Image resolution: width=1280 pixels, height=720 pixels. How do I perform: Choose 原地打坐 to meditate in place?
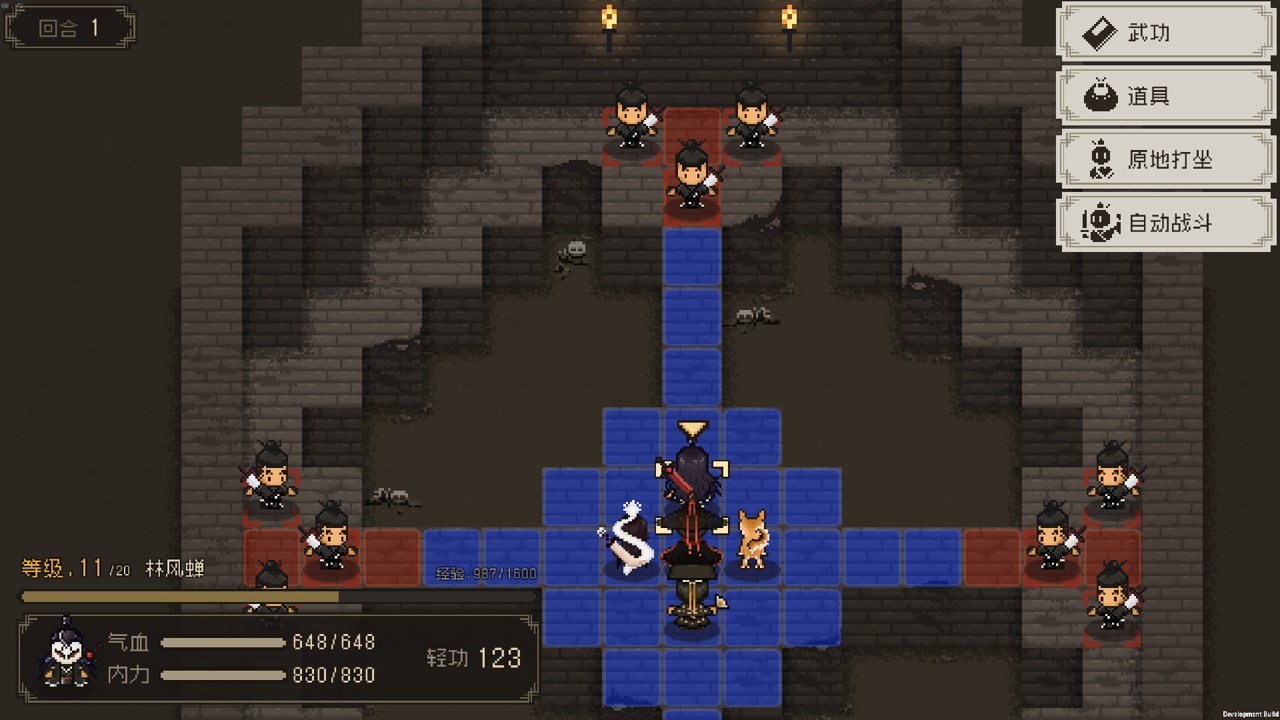[1166, 159]
